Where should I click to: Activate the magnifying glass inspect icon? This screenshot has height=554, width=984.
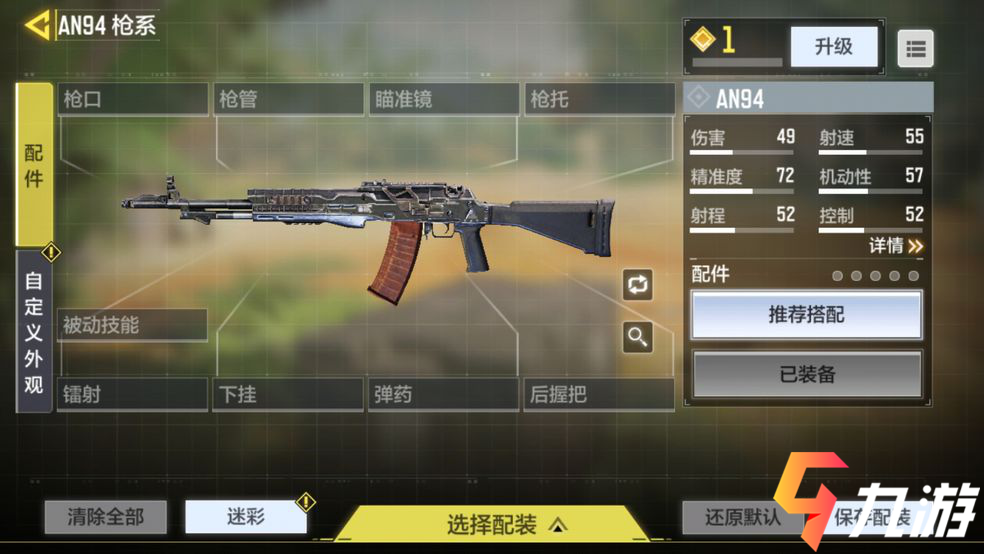pyautogui.click(x=637, y=337)
